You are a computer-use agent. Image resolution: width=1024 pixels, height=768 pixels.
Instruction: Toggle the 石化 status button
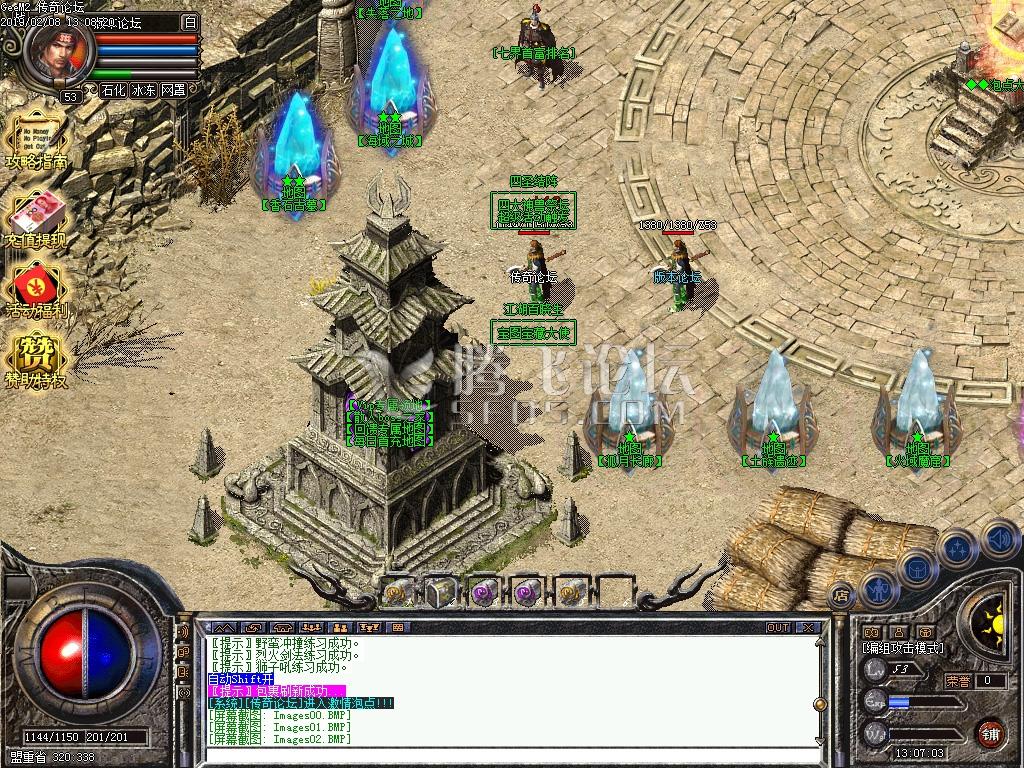[x=113, y=90]
